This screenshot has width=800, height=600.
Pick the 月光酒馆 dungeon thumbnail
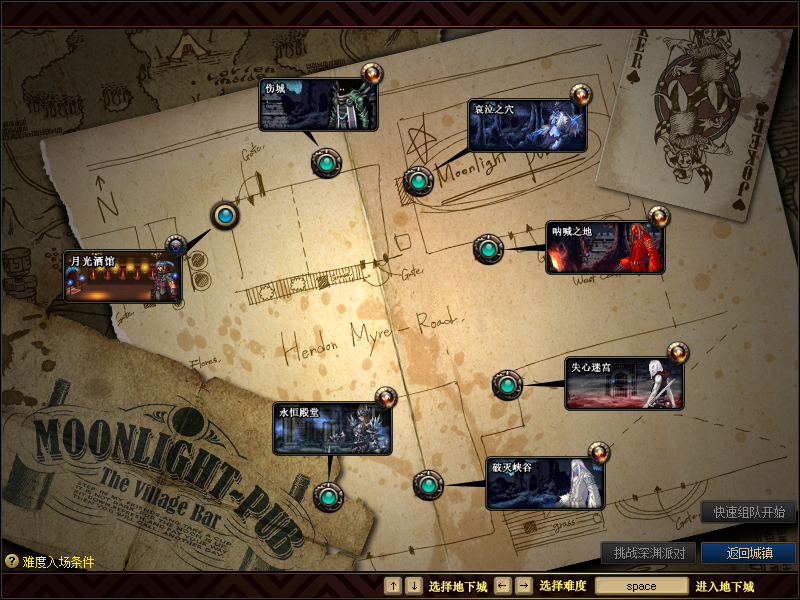123,277
